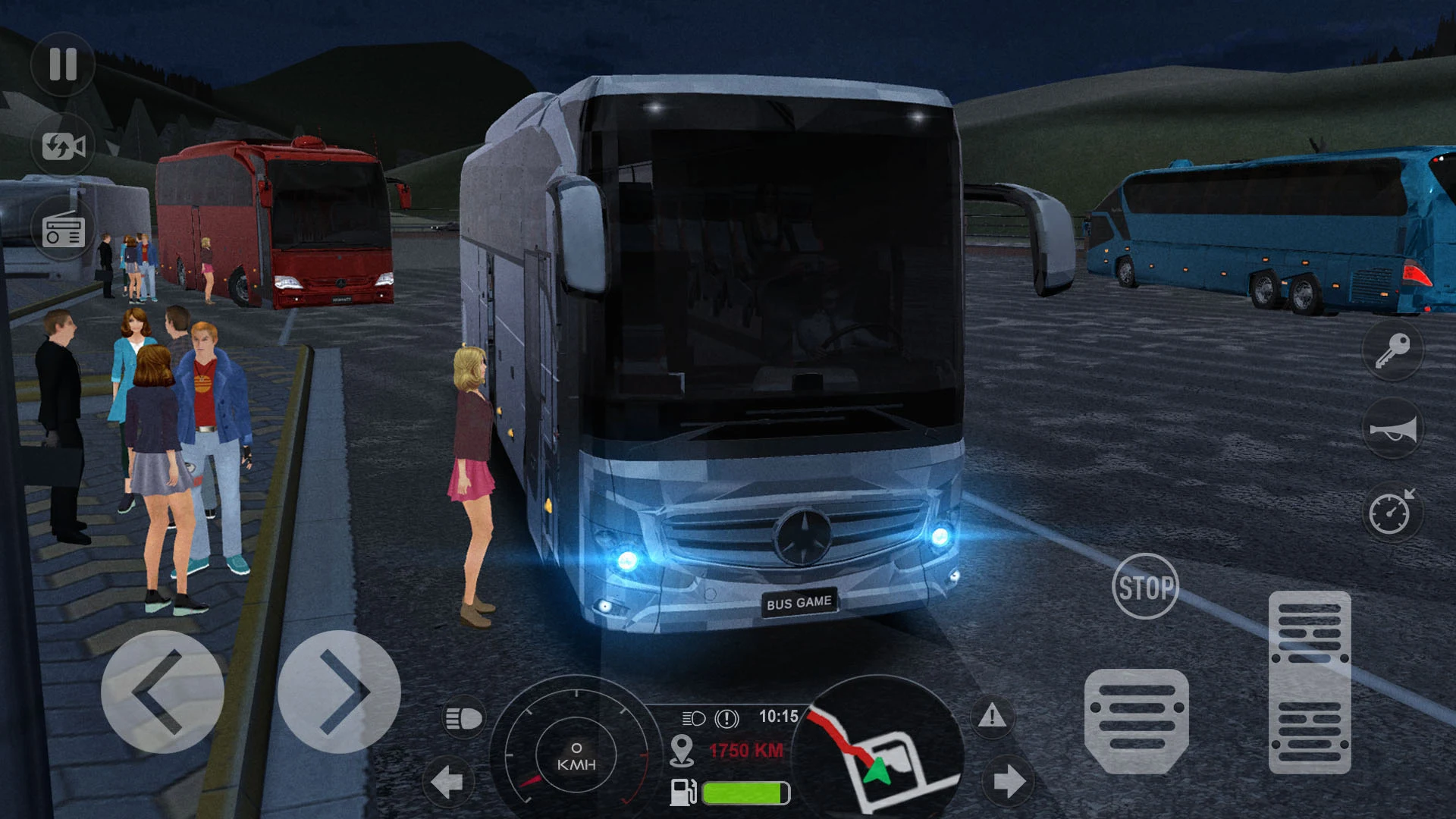Screen dimensions: 1456x819
Task: Activate the right turn signal
Action: coord(1008,781)
